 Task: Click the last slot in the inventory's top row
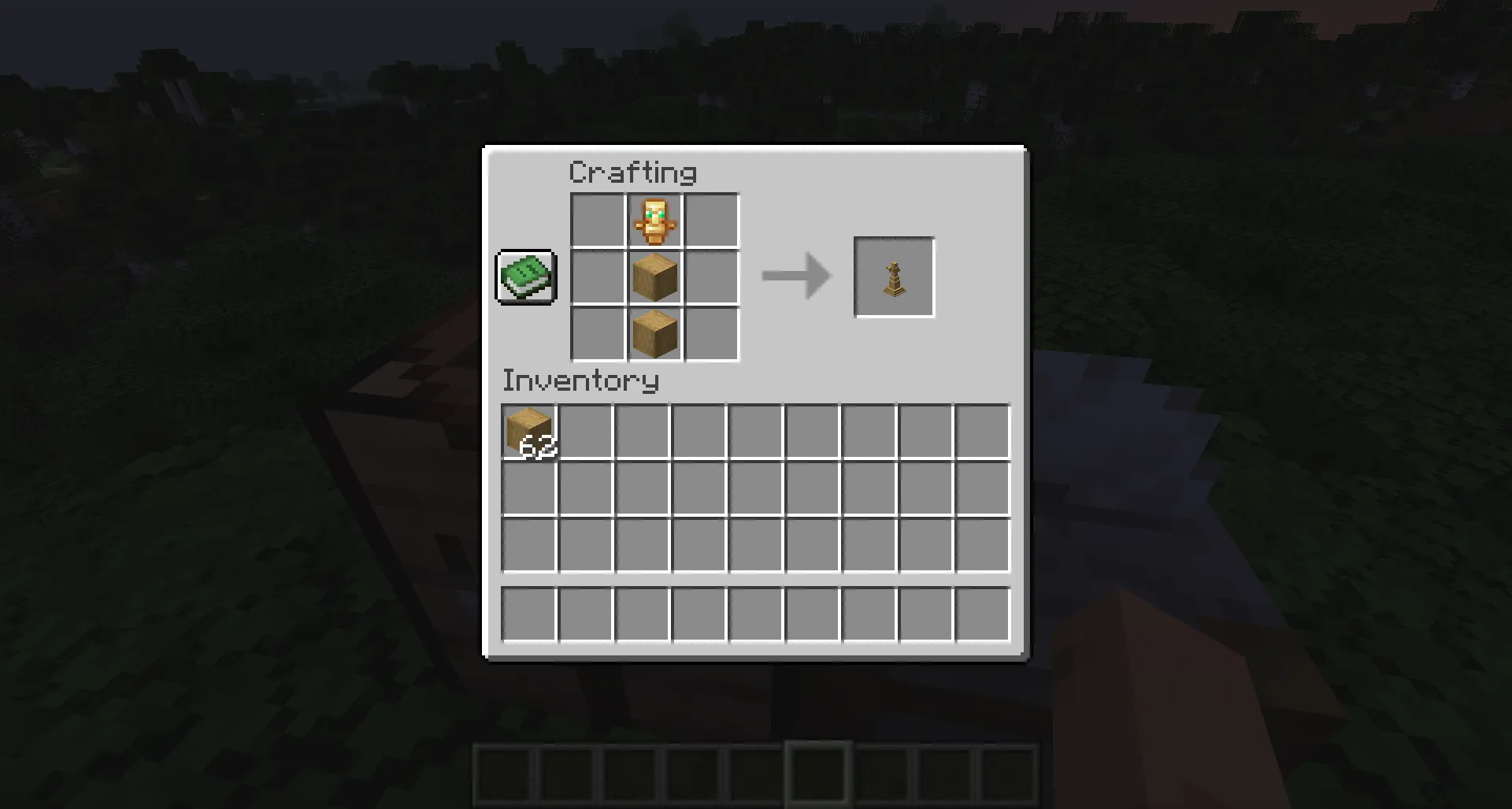point(983,429)
